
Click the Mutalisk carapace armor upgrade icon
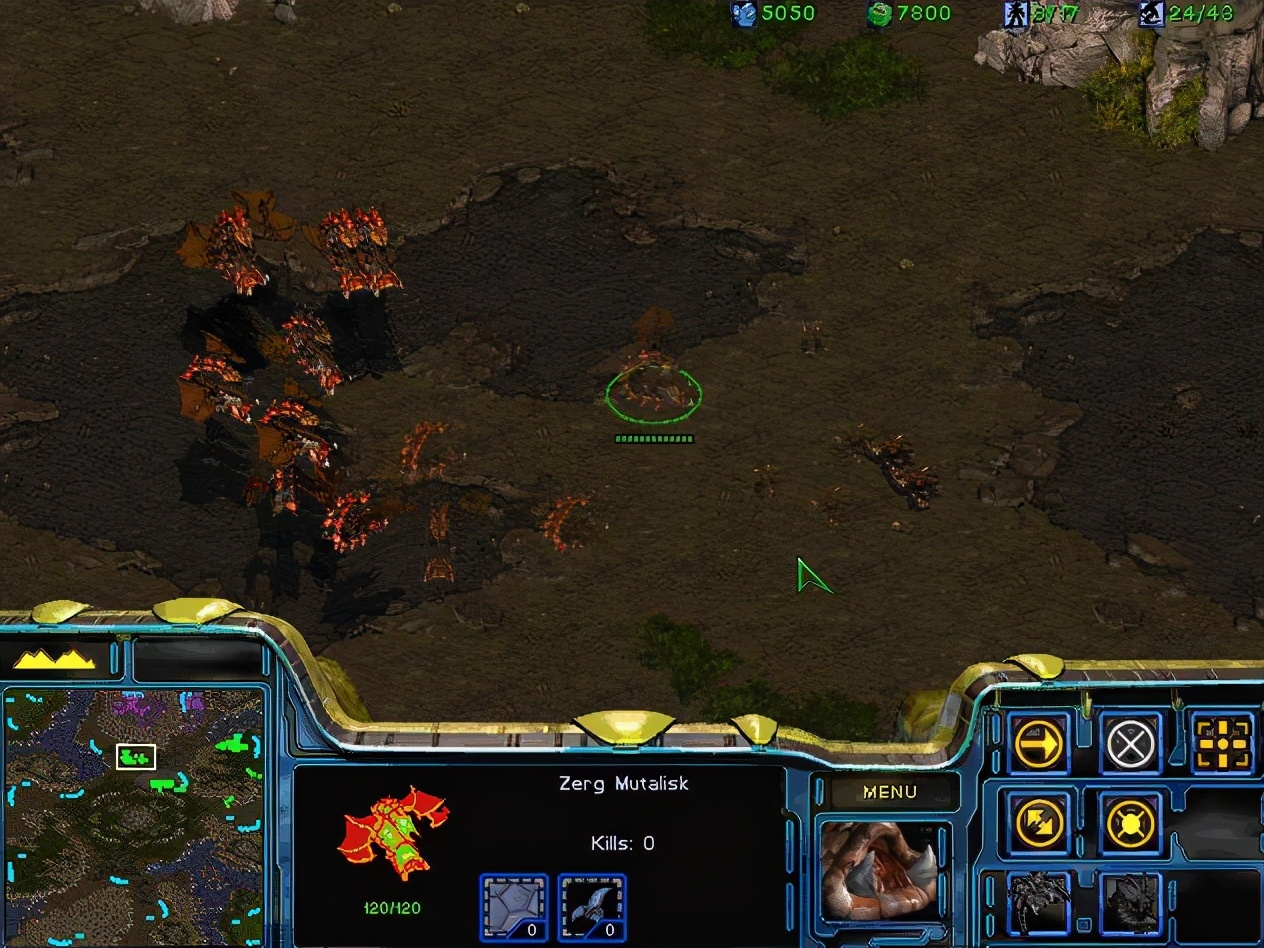click(x=514, y=907)
